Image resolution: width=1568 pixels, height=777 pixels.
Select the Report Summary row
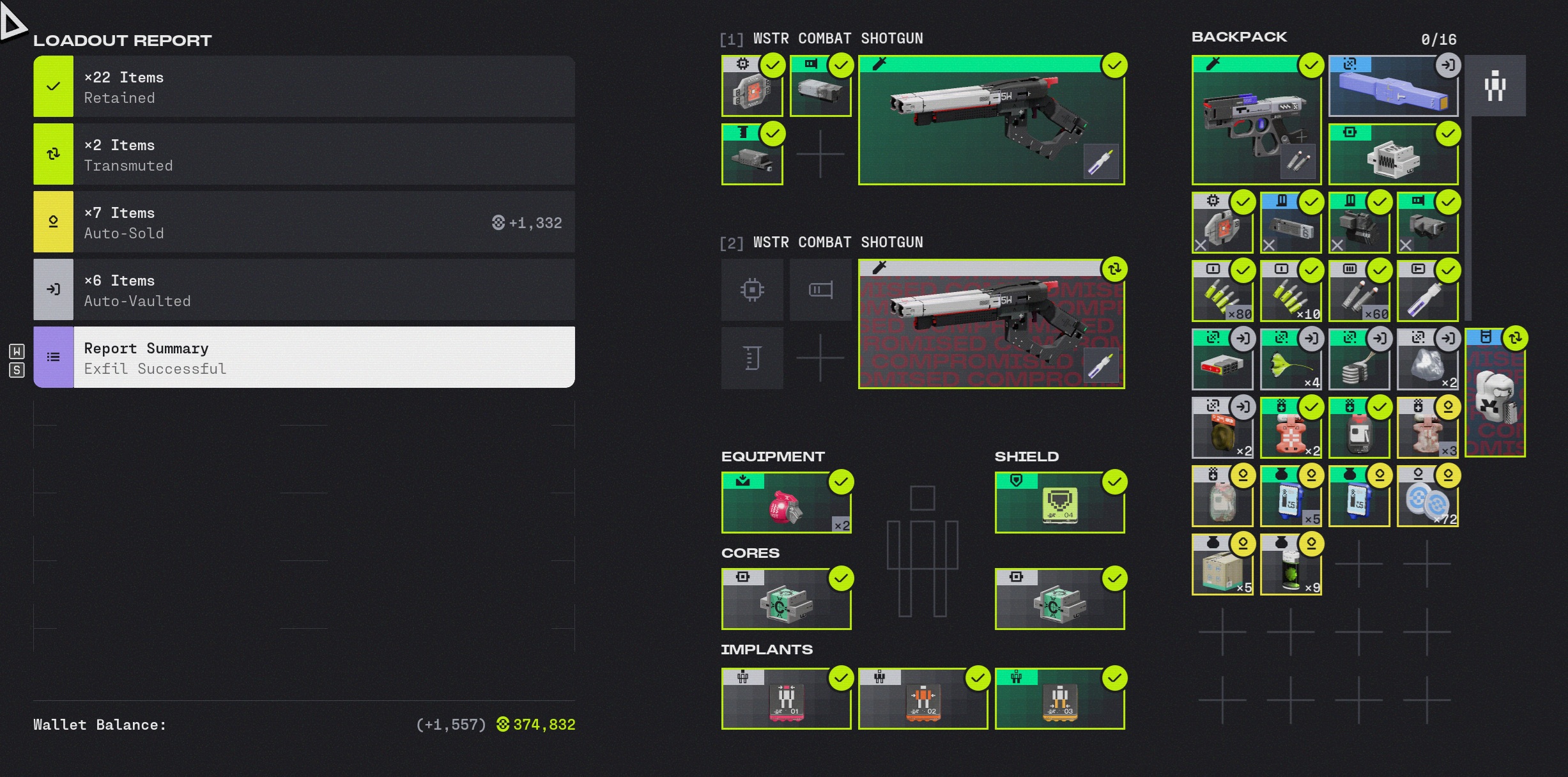click(304, 357)
